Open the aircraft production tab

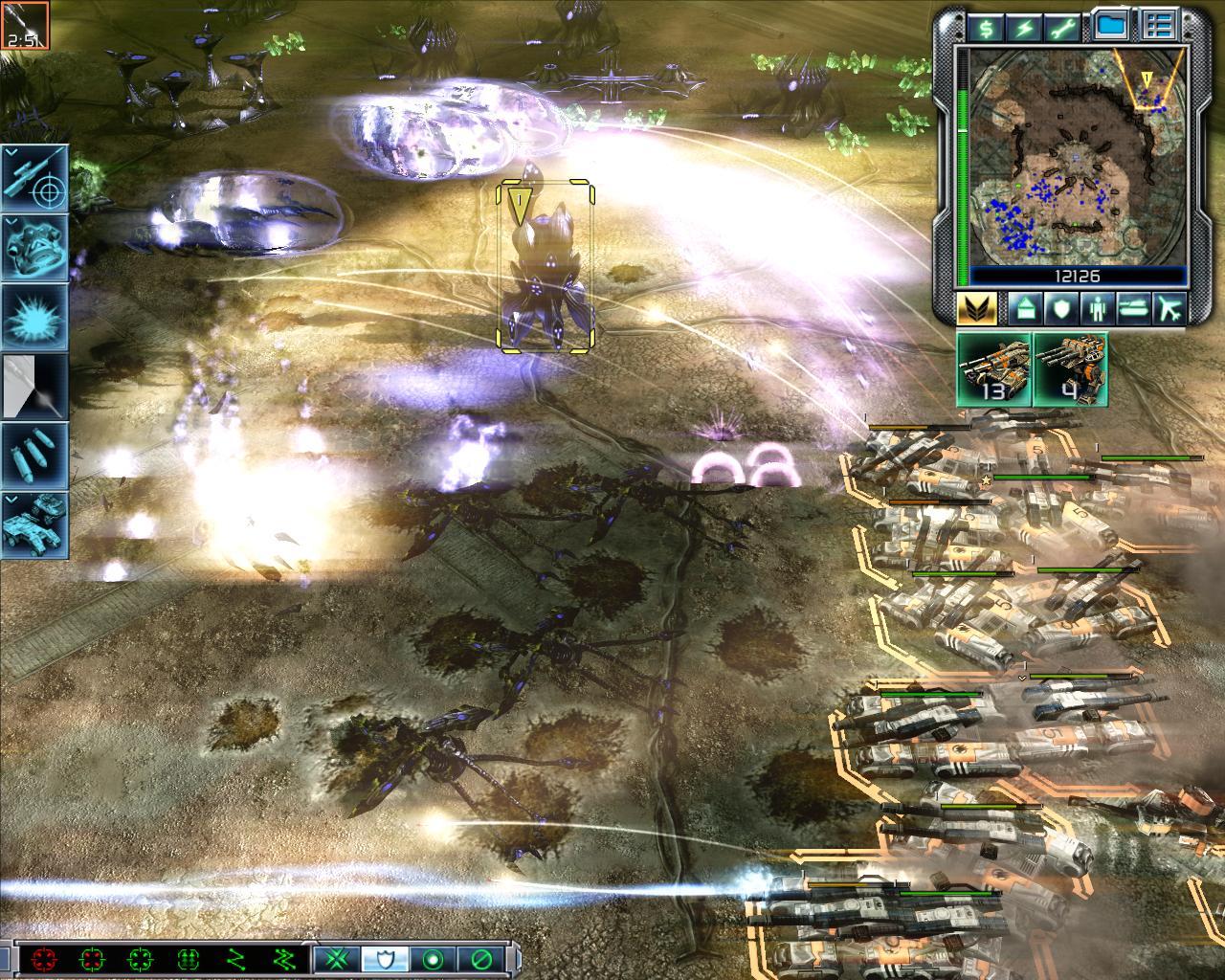click(x=1170, y=308)
